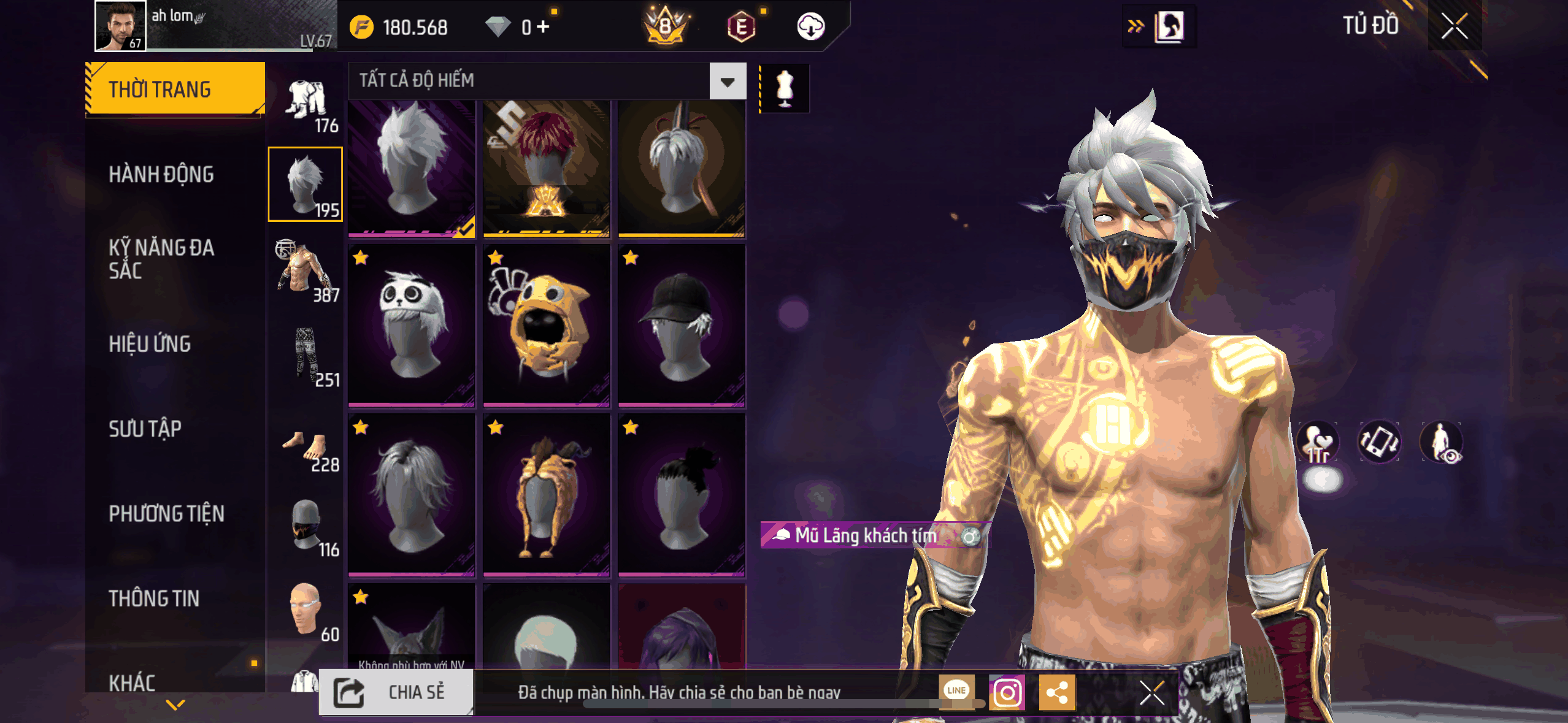Image resolution: width=1568 pixels, height=723 pixels.
Task: Show the shoes category with 228 items
Action: tap(307, 449)
